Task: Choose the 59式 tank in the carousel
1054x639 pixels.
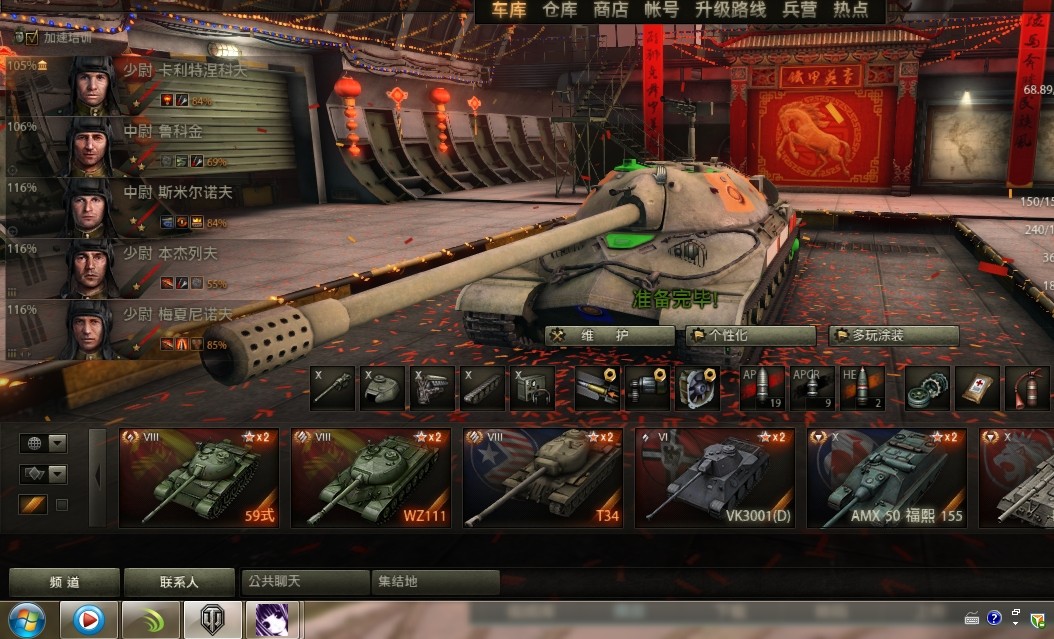Action: (198, 477)
